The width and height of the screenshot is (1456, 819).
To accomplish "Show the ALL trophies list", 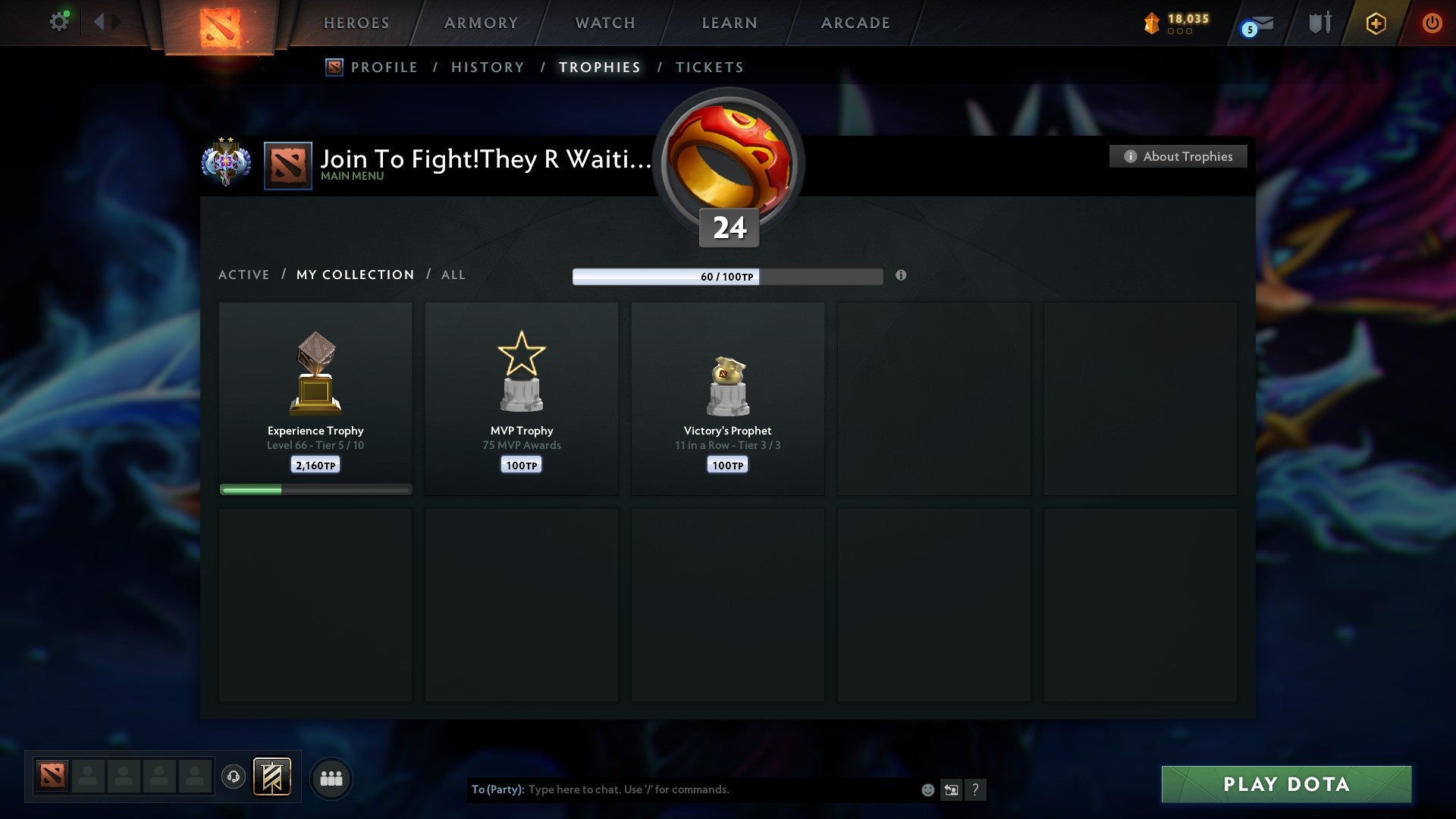I will click(x=453, y=275).
